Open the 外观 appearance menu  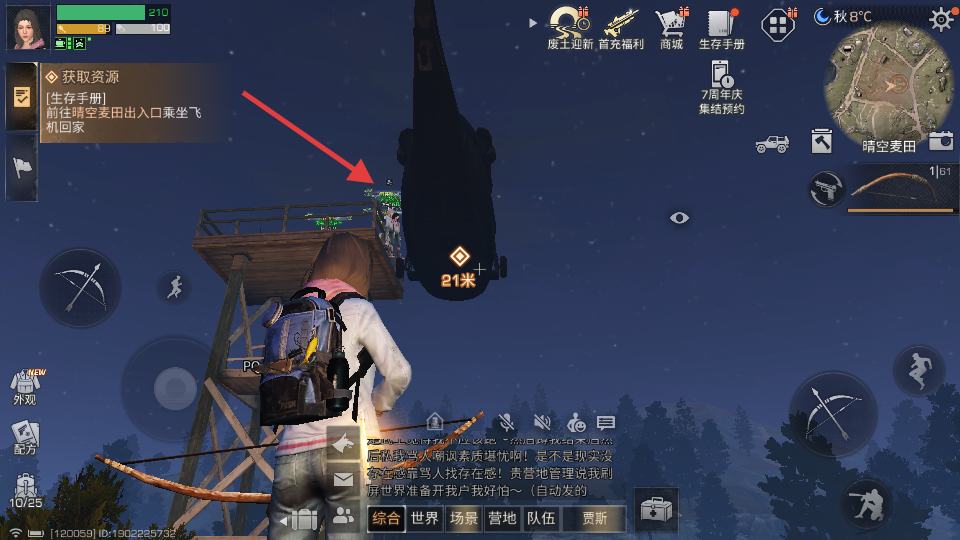pos(25,387)
